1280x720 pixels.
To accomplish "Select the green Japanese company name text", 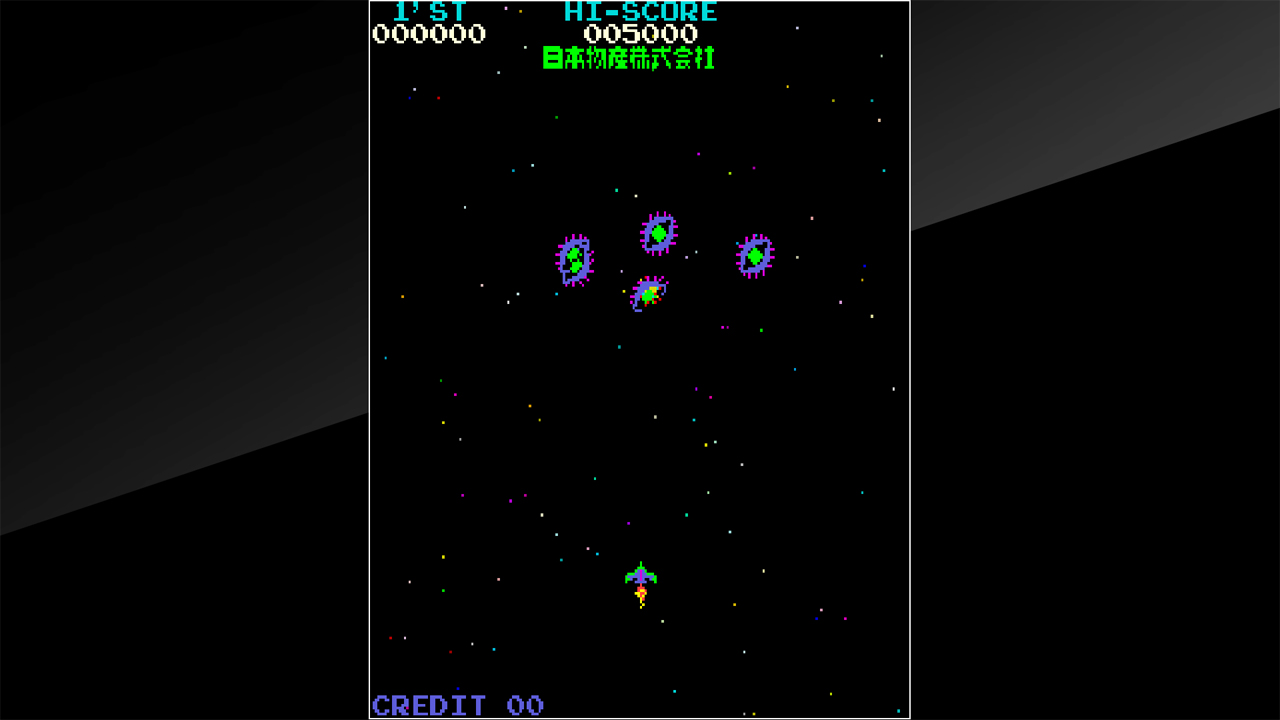I will (627, 58).
